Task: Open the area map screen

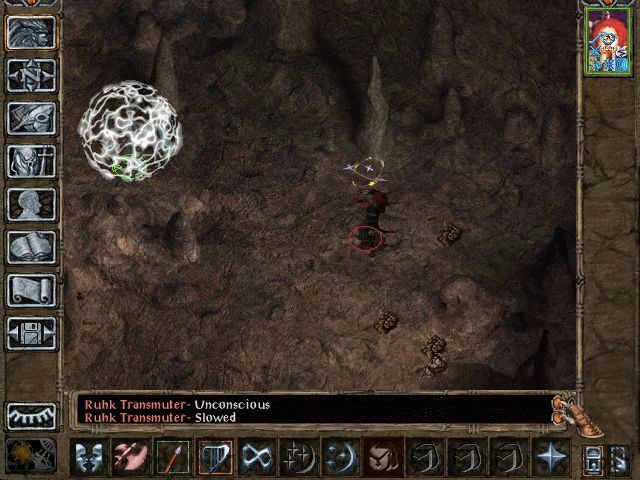Action: (31, 75)
